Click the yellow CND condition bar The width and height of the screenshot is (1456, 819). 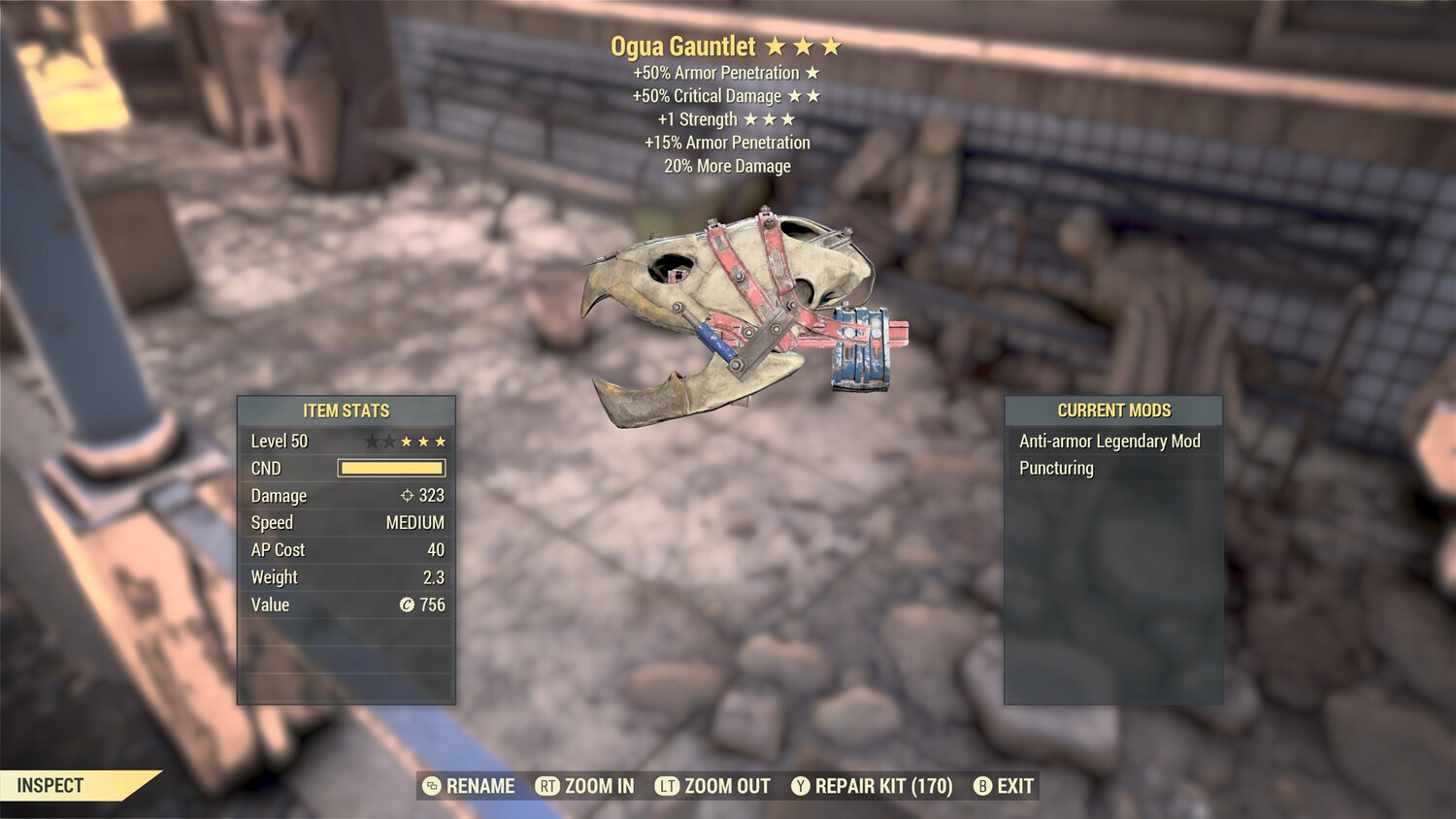(x=390, y=468)
